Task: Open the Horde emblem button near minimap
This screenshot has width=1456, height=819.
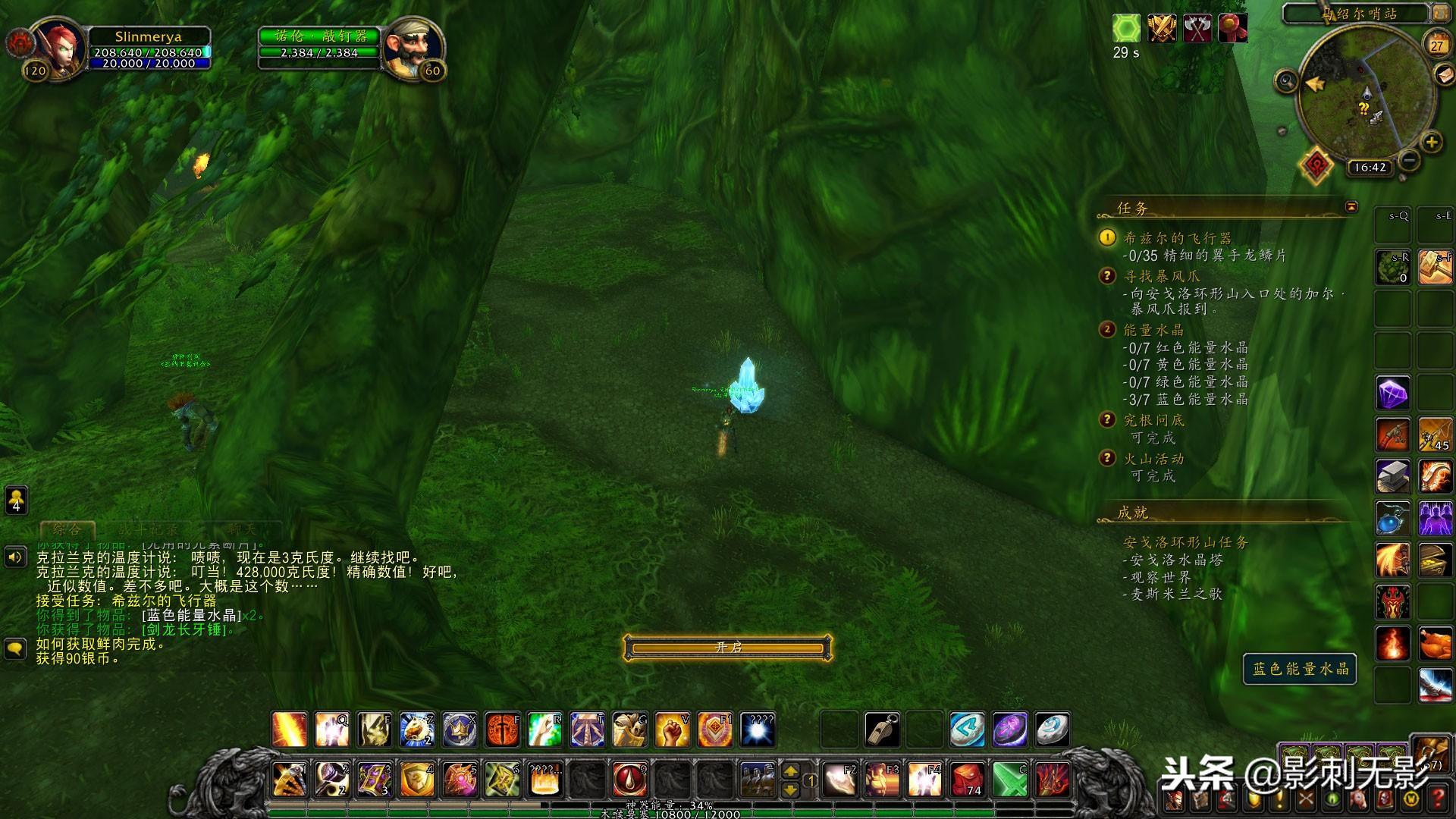Action: 1317,164
